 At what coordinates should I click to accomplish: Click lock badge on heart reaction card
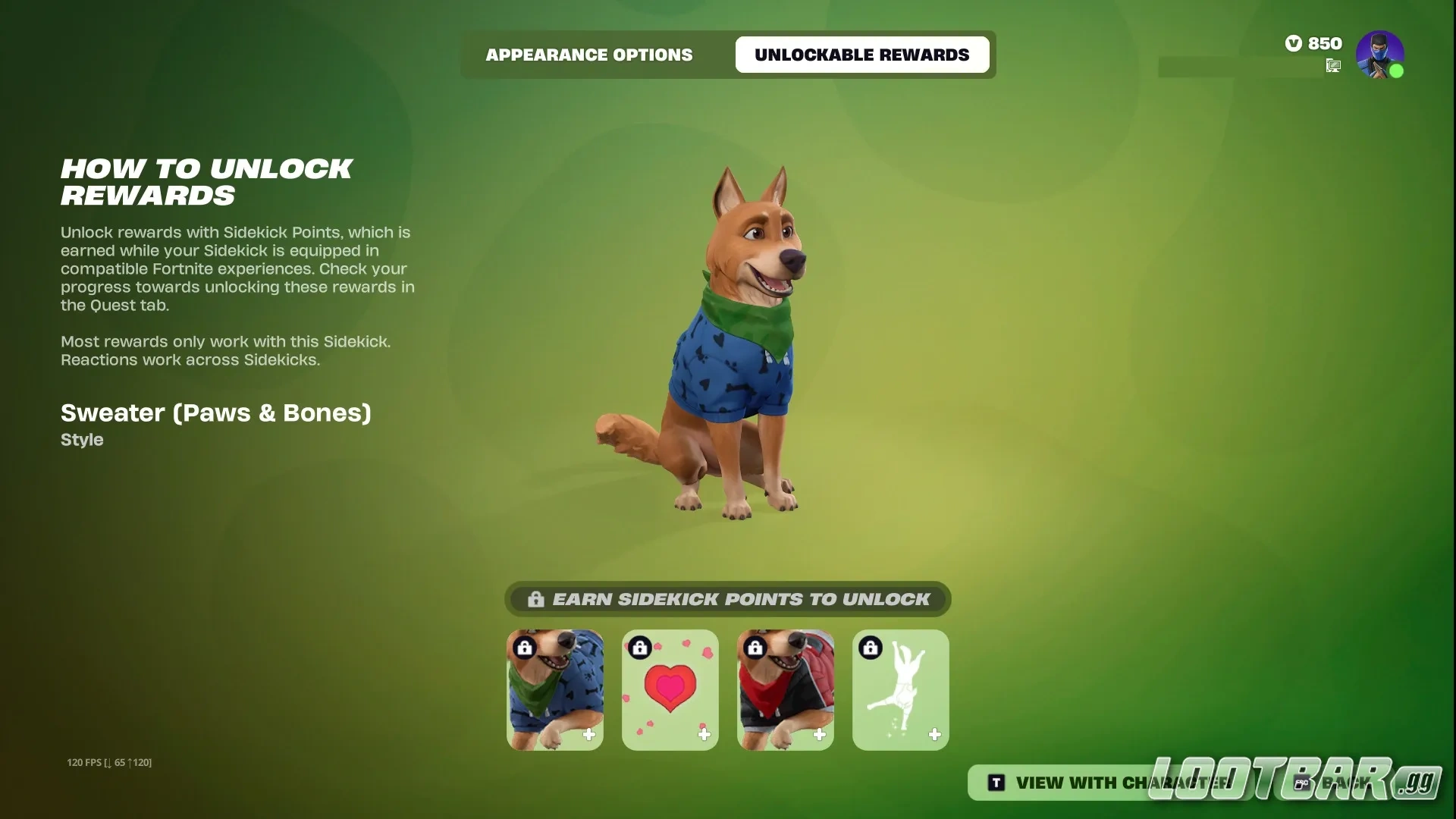tap(640, 648)
